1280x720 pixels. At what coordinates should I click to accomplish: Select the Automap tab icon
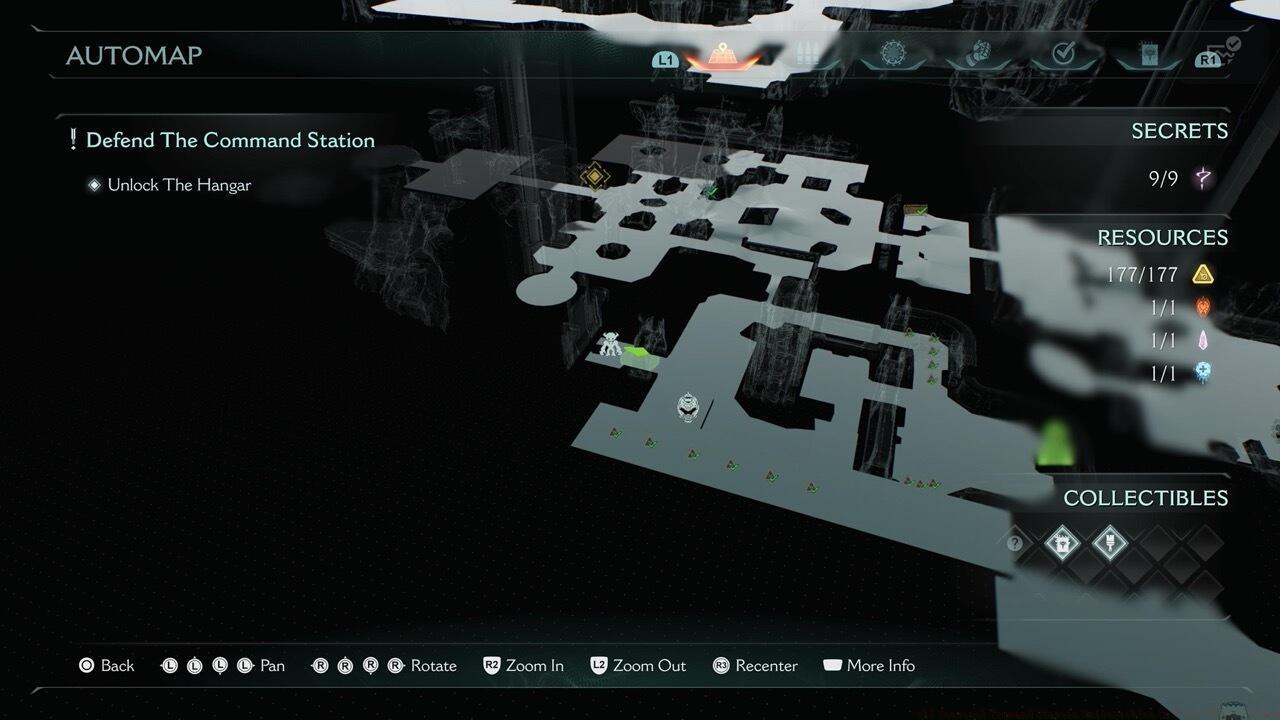[x=720, y=56]
